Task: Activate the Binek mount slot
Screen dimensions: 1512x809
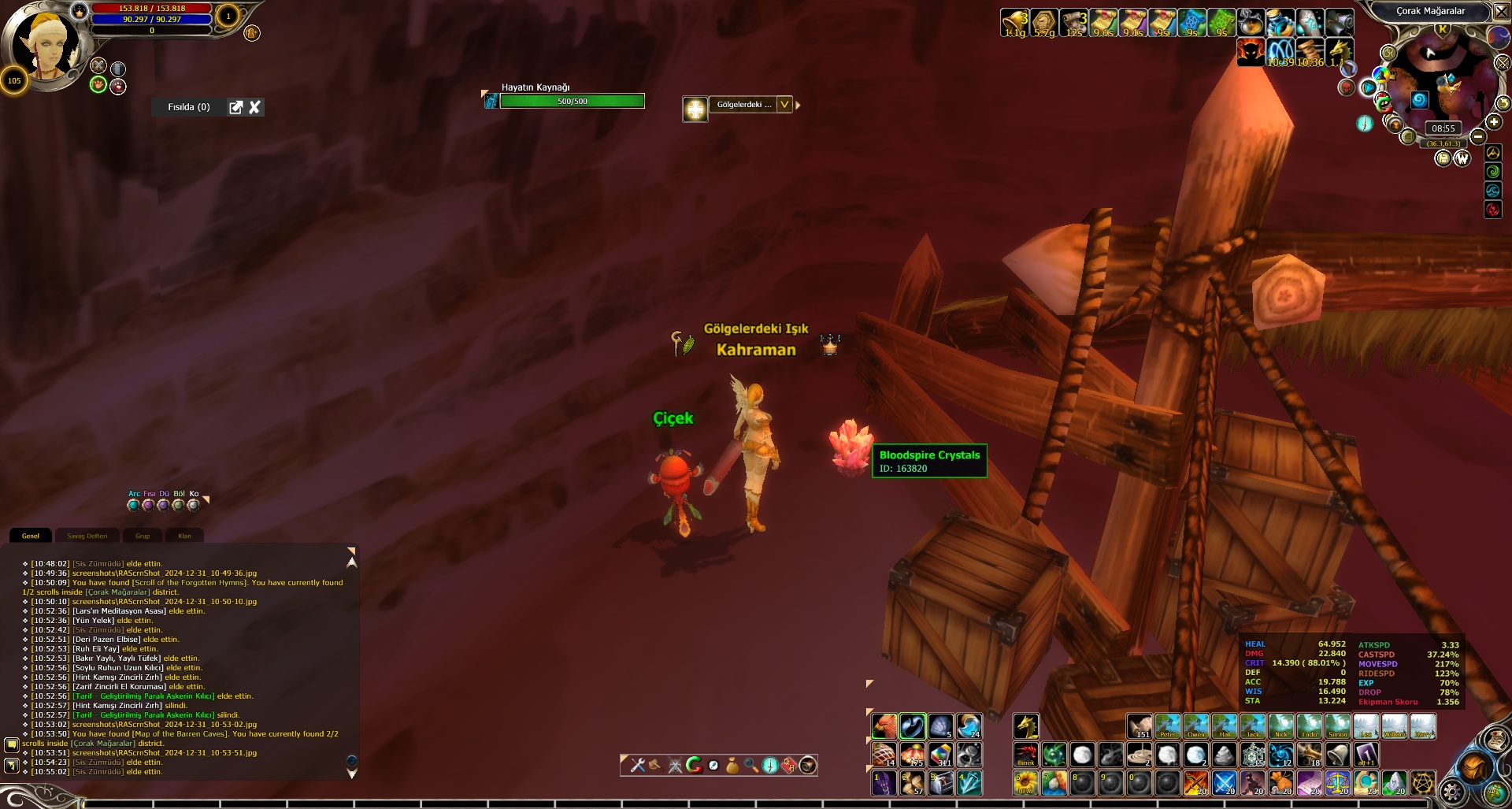Action: [1025, 755]
